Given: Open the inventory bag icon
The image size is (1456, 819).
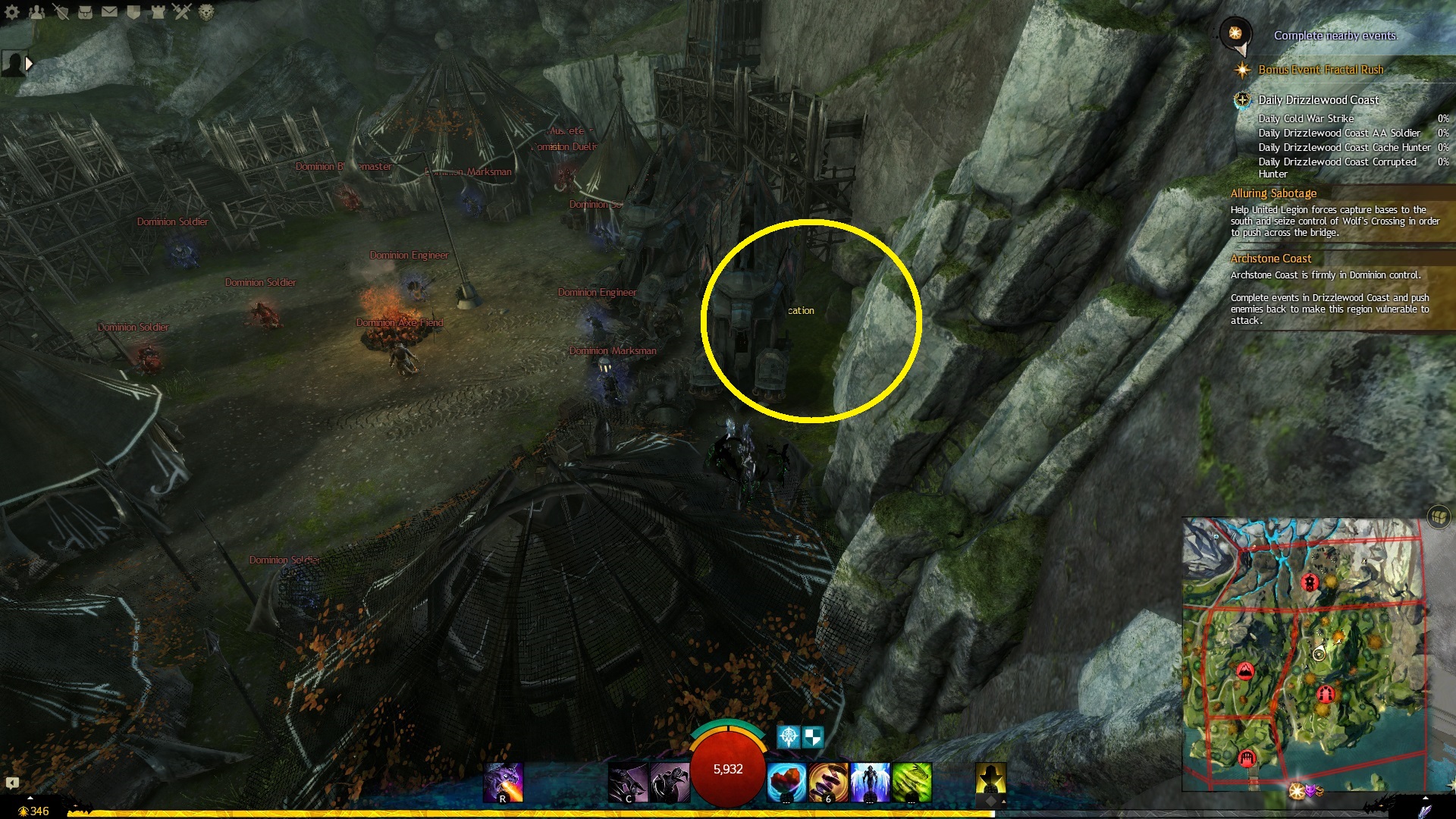Looking at the screenshot, I should pos(85,11).
